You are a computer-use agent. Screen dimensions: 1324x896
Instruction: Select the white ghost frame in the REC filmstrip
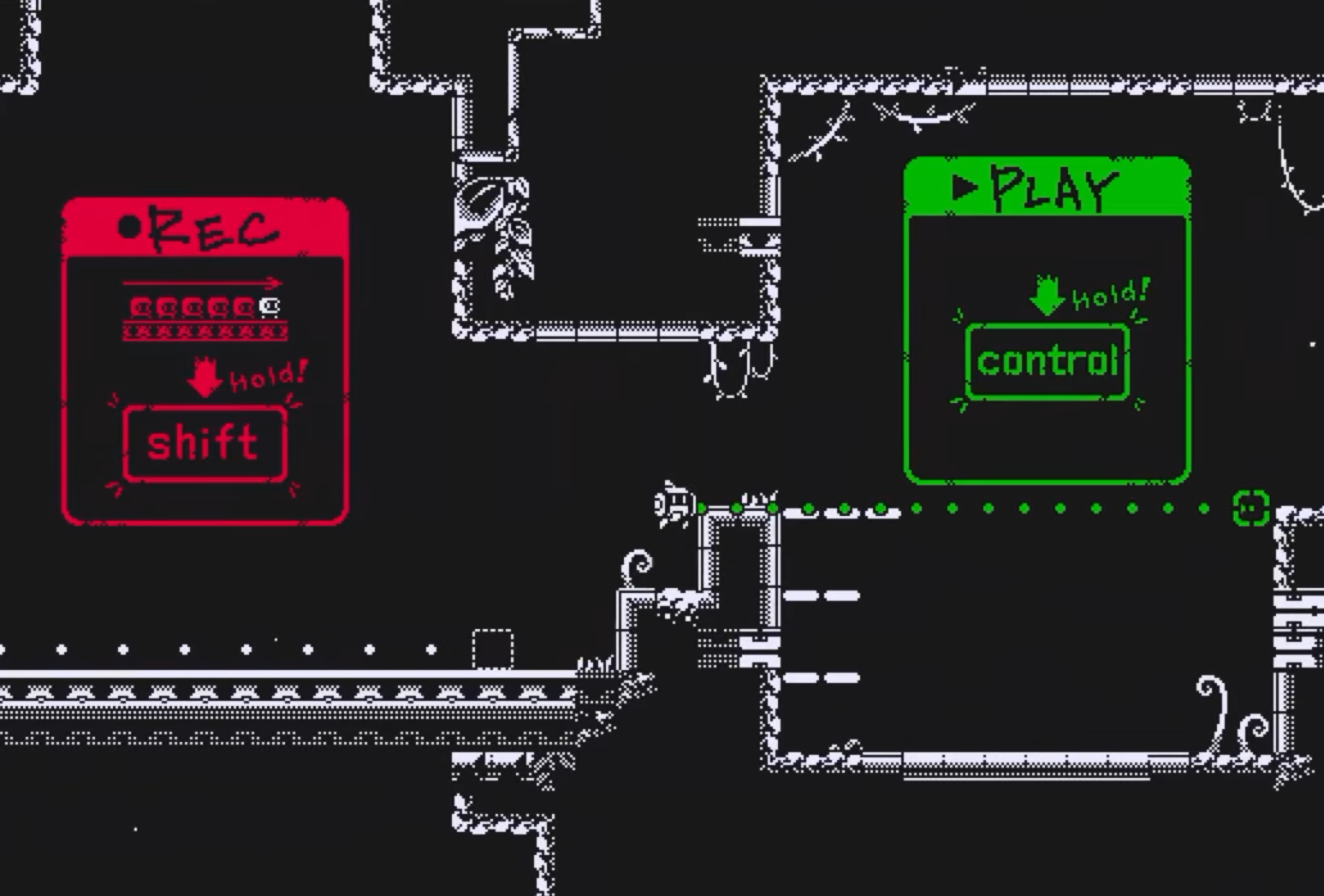(x=268, y=306)
